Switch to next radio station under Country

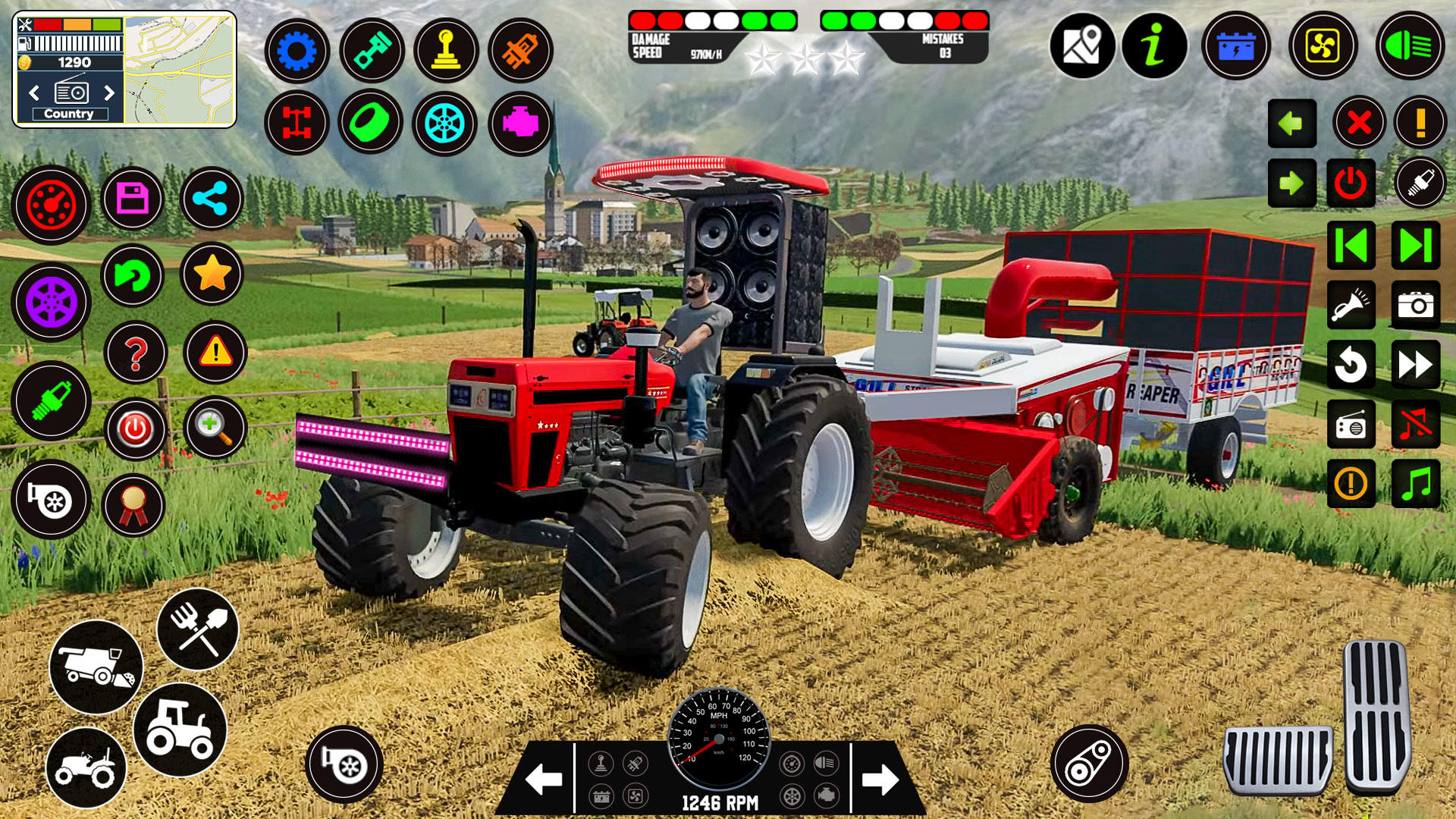(108, 94)
